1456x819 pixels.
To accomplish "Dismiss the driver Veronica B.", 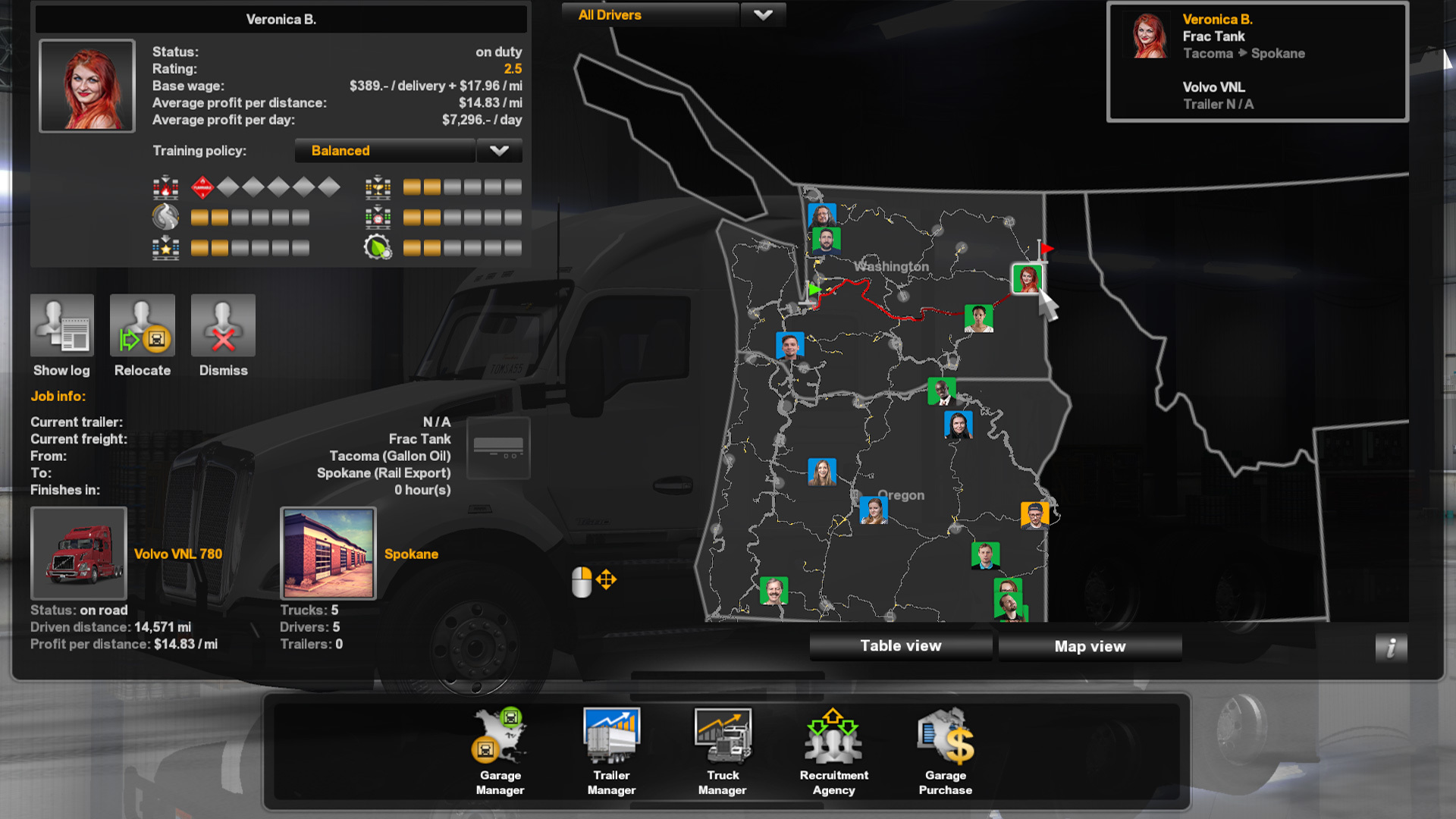I will [223, 326].
